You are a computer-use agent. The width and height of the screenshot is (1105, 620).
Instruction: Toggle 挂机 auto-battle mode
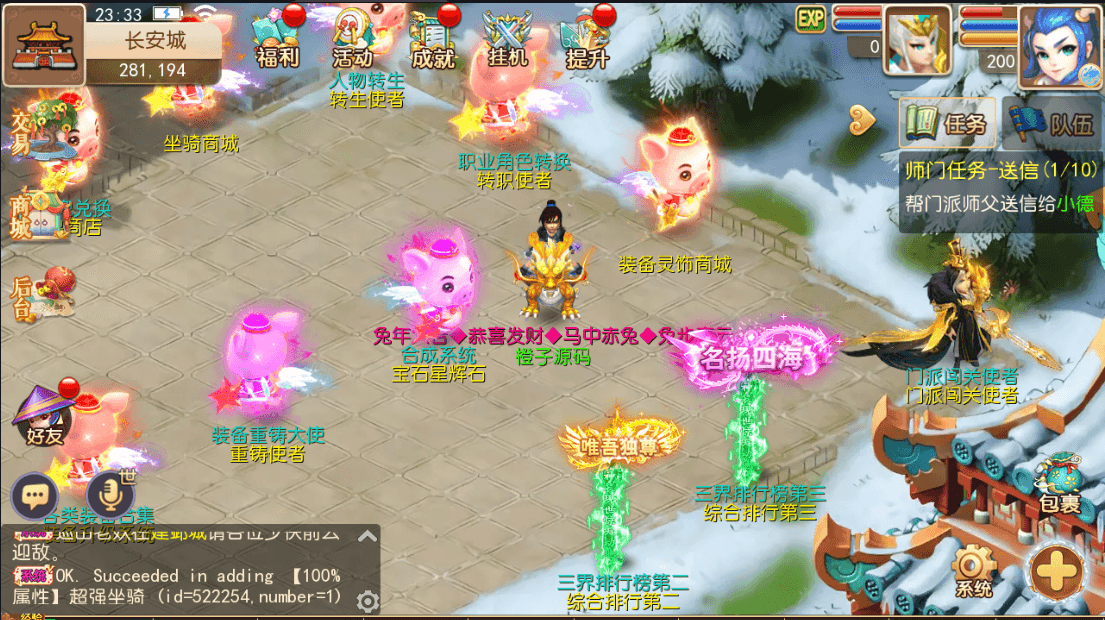click(x=507, y=38)
